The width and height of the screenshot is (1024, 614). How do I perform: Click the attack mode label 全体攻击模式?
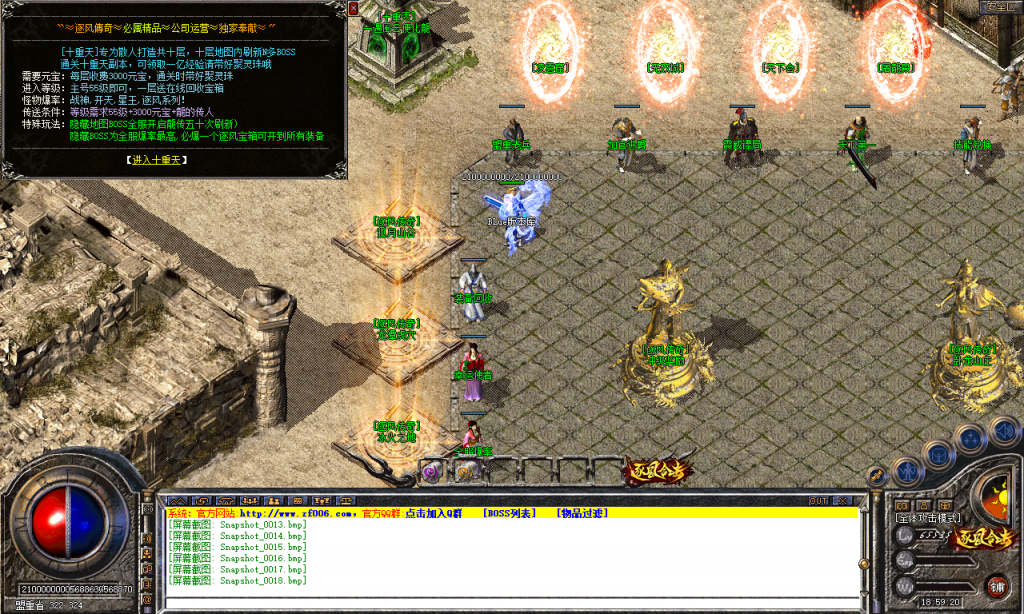tap(928, 518)
